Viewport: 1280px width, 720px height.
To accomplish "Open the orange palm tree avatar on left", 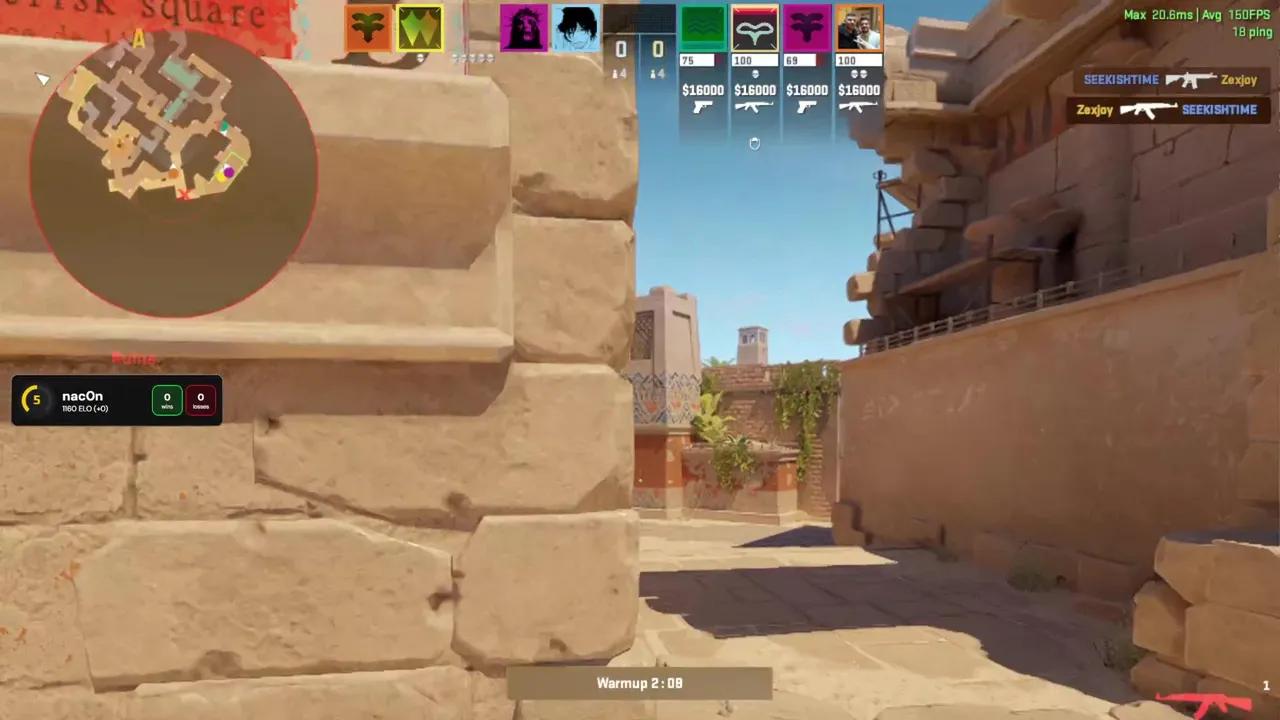I will point(368,27).
